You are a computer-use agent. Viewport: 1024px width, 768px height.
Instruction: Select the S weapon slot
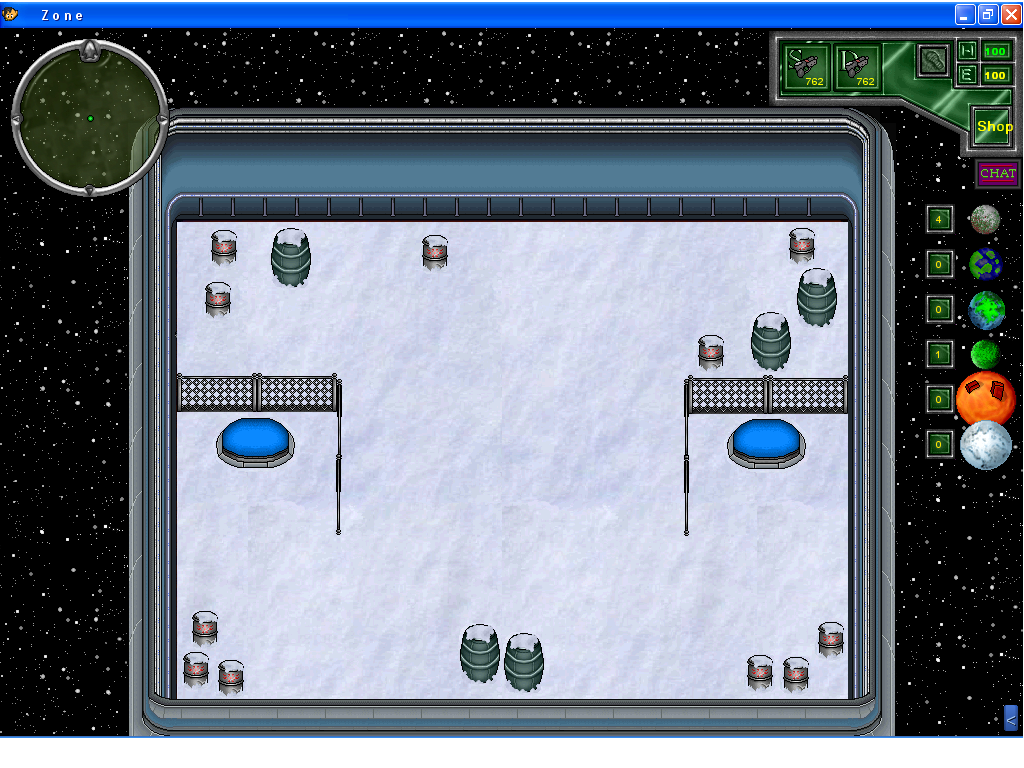806,67
